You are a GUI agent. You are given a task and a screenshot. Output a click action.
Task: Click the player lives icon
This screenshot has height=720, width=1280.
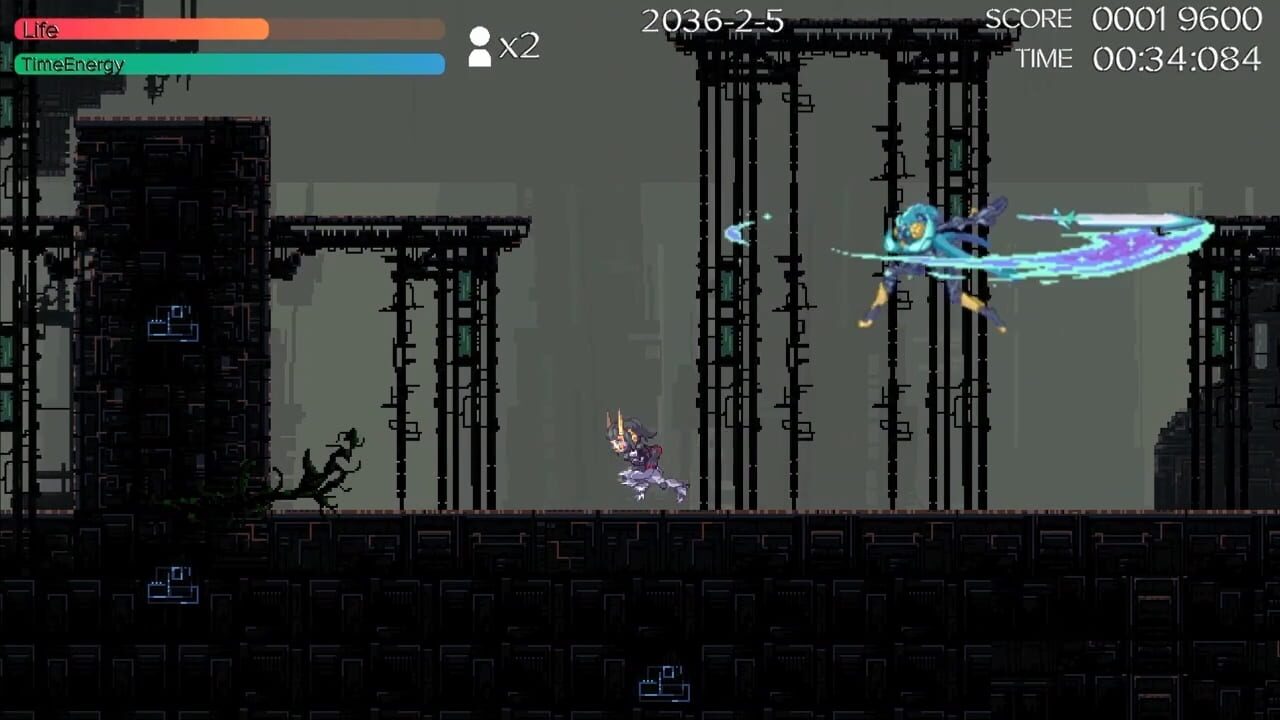pos(478,46)
